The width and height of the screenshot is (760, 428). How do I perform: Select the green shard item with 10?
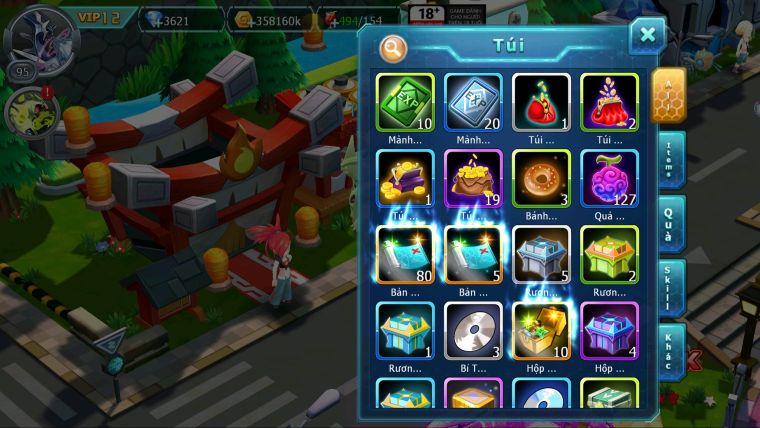tap(406, 103)
